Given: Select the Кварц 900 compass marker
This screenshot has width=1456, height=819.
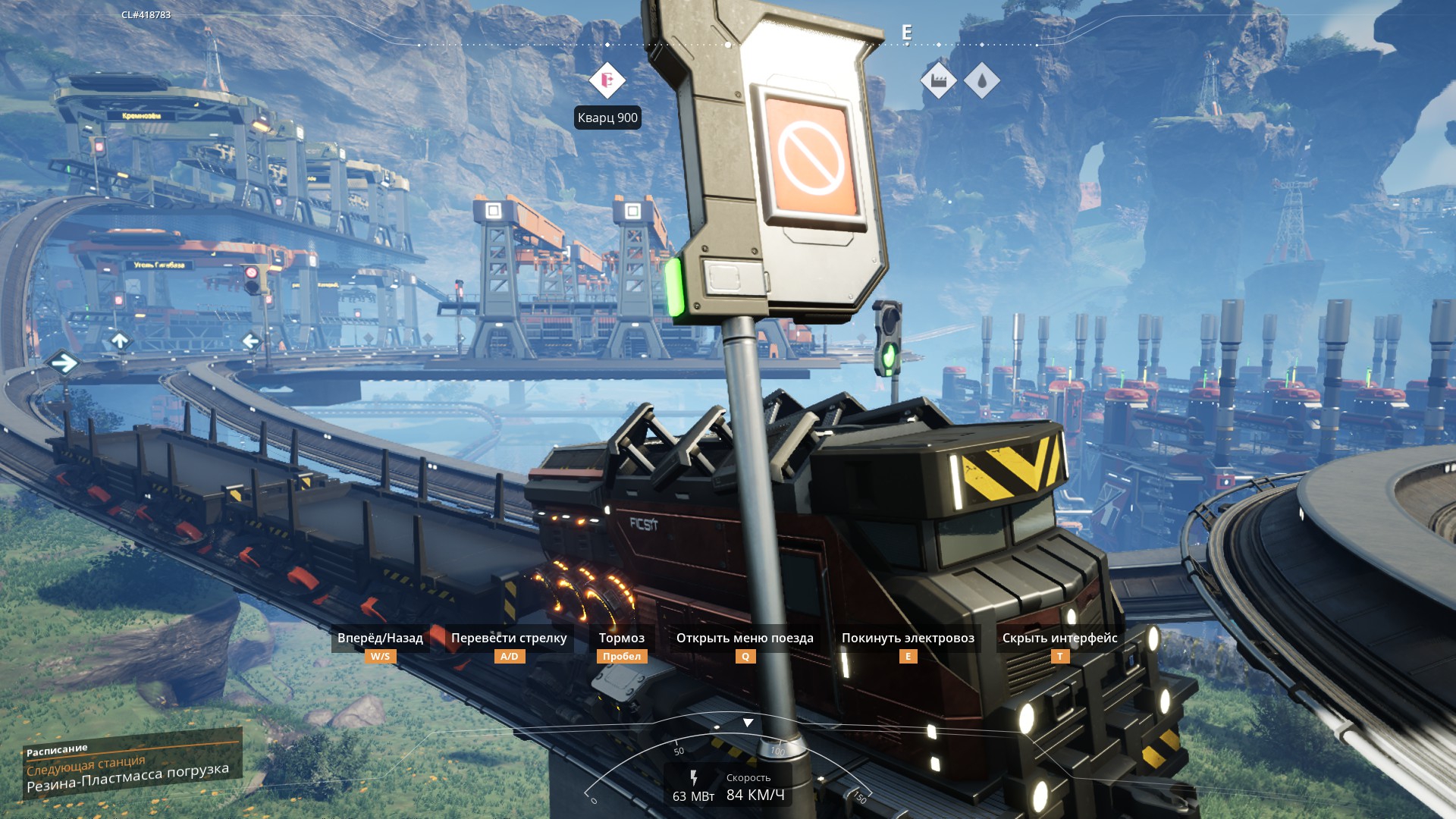Looking at the screenshot, I should [x=607, y=80].
